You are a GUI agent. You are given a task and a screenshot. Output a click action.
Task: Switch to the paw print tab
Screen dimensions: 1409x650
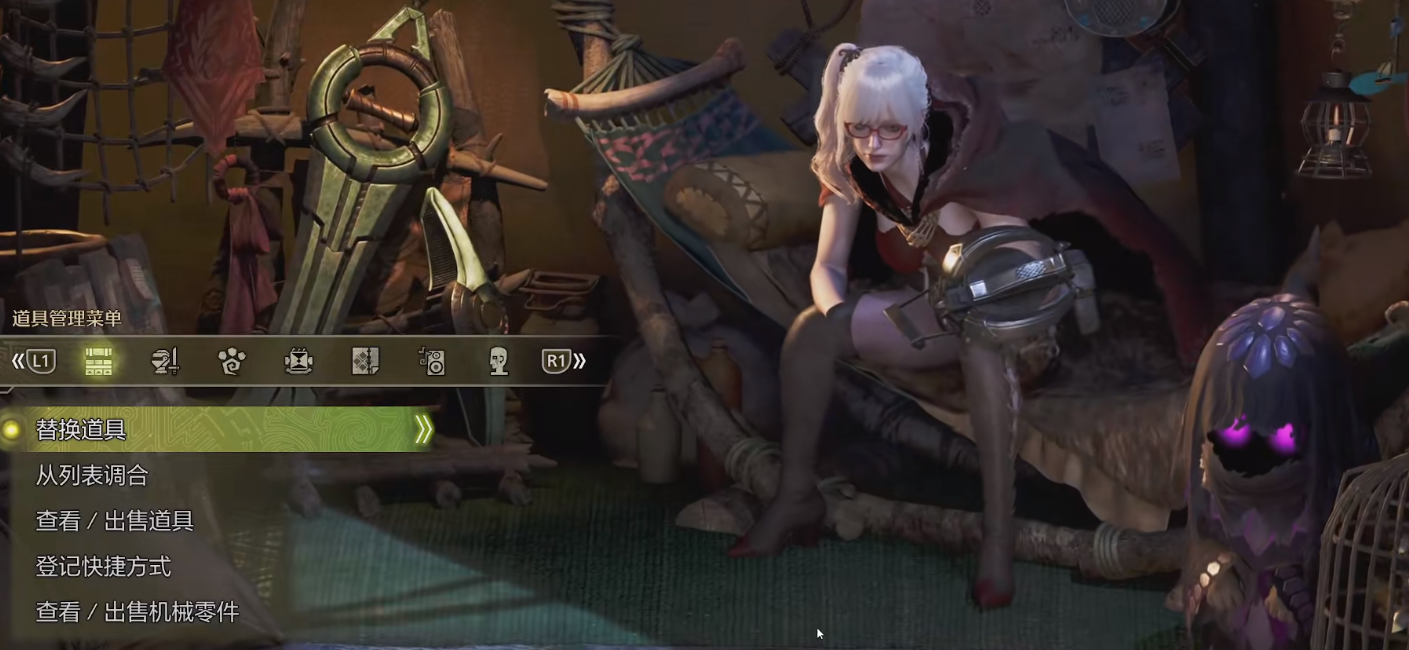[x=232, y=361]
